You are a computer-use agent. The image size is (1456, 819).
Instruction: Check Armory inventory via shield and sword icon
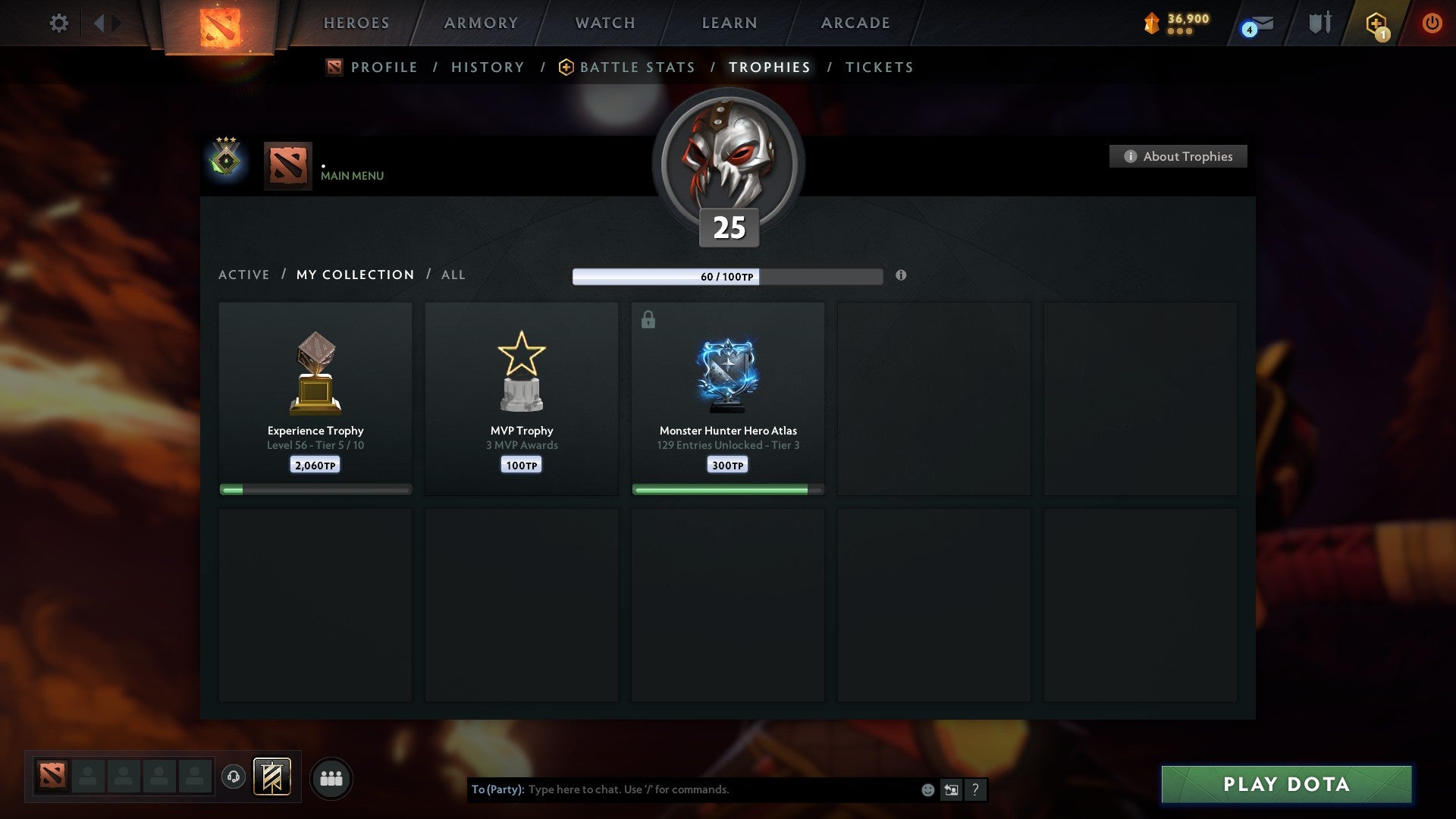coord(1319,23)
